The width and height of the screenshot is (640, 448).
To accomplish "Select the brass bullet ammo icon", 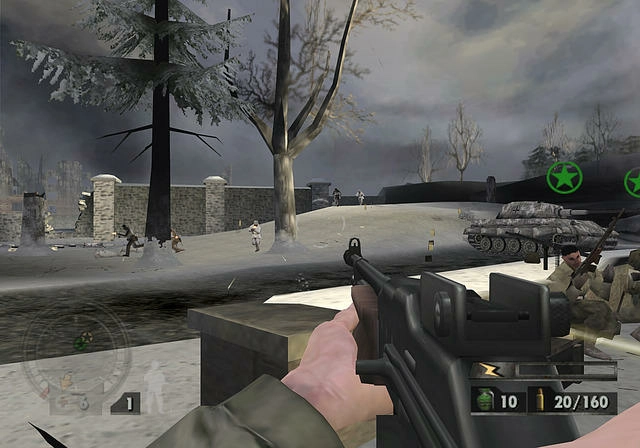I will (540, 402).
